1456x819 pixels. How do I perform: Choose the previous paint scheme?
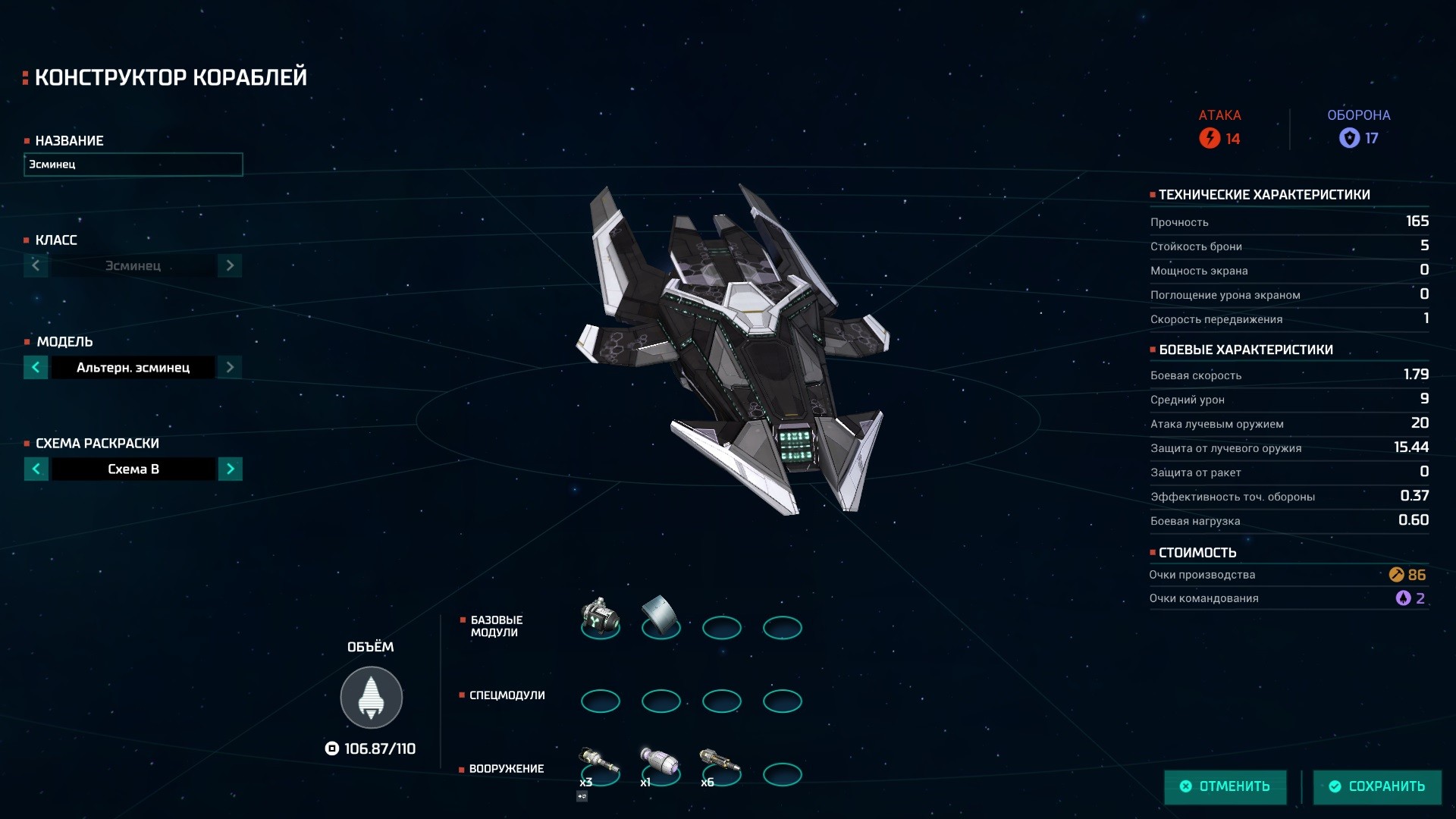[36, 469]
